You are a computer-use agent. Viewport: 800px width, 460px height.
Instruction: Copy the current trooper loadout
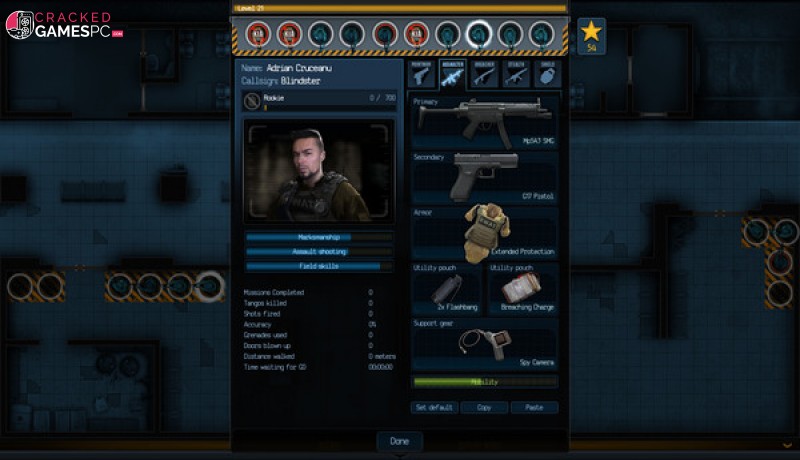(x=484, y=408)
